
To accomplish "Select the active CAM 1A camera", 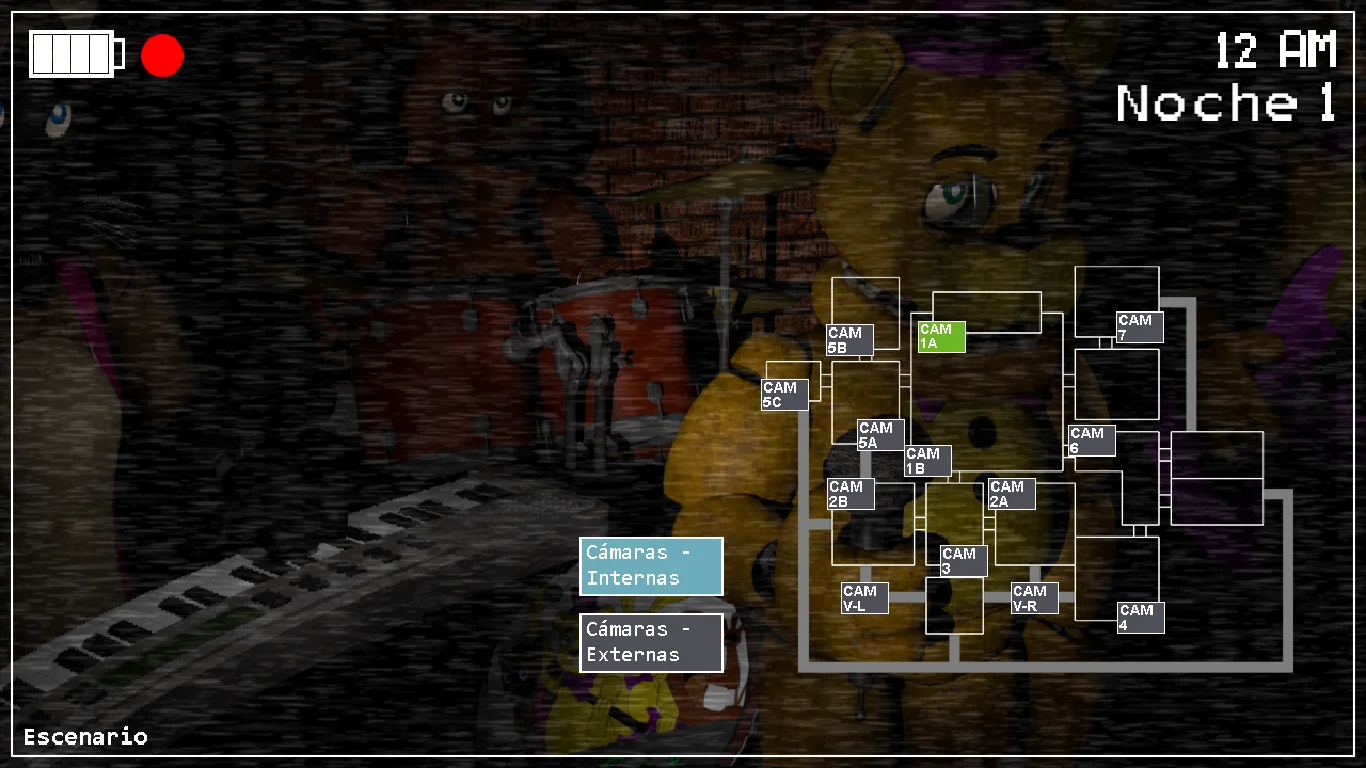I will pos(941,337).
